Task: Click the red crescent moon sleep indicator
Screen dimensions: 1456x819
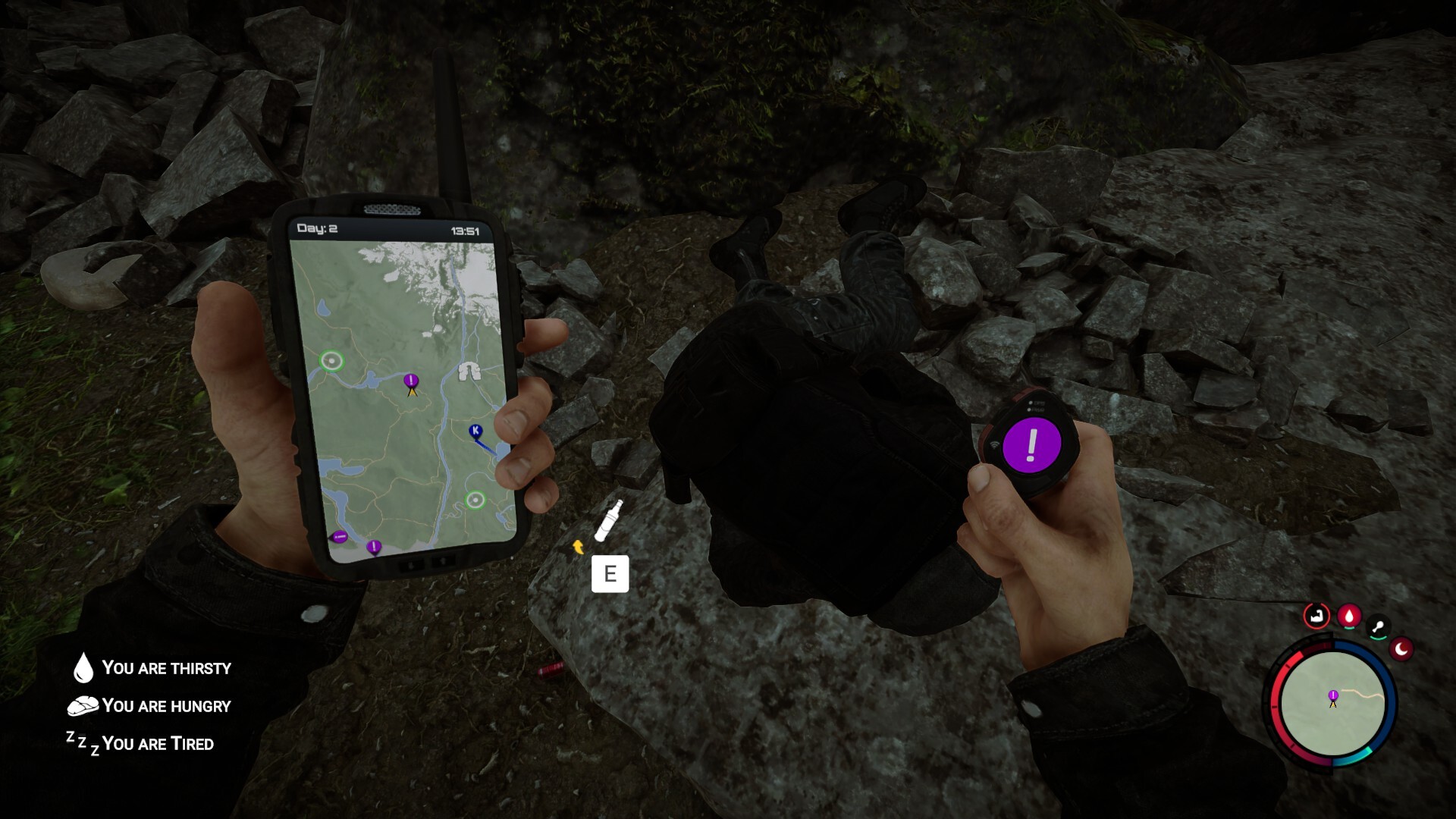Action: (1401, 650)
